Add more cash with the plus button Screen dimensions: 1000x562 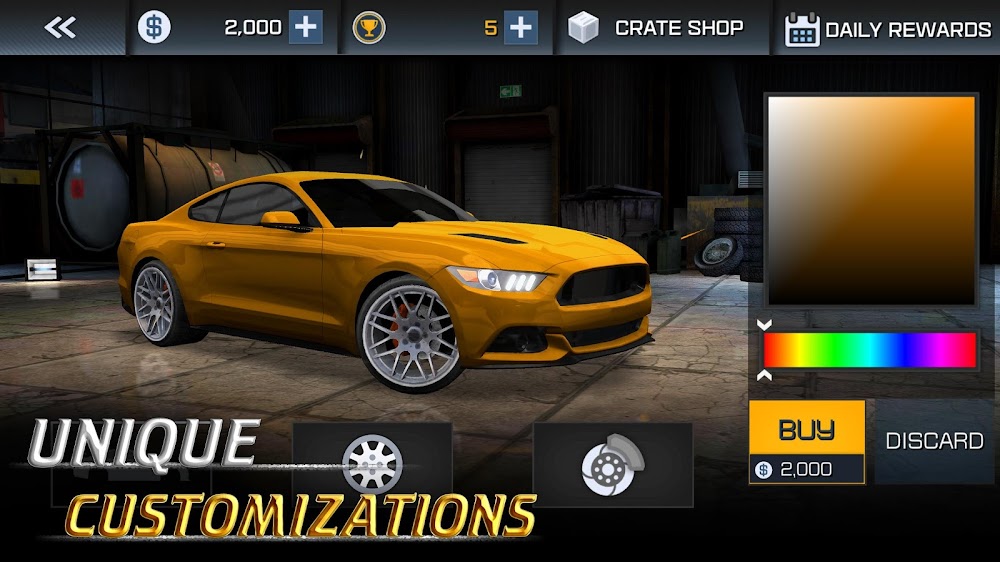306,28
